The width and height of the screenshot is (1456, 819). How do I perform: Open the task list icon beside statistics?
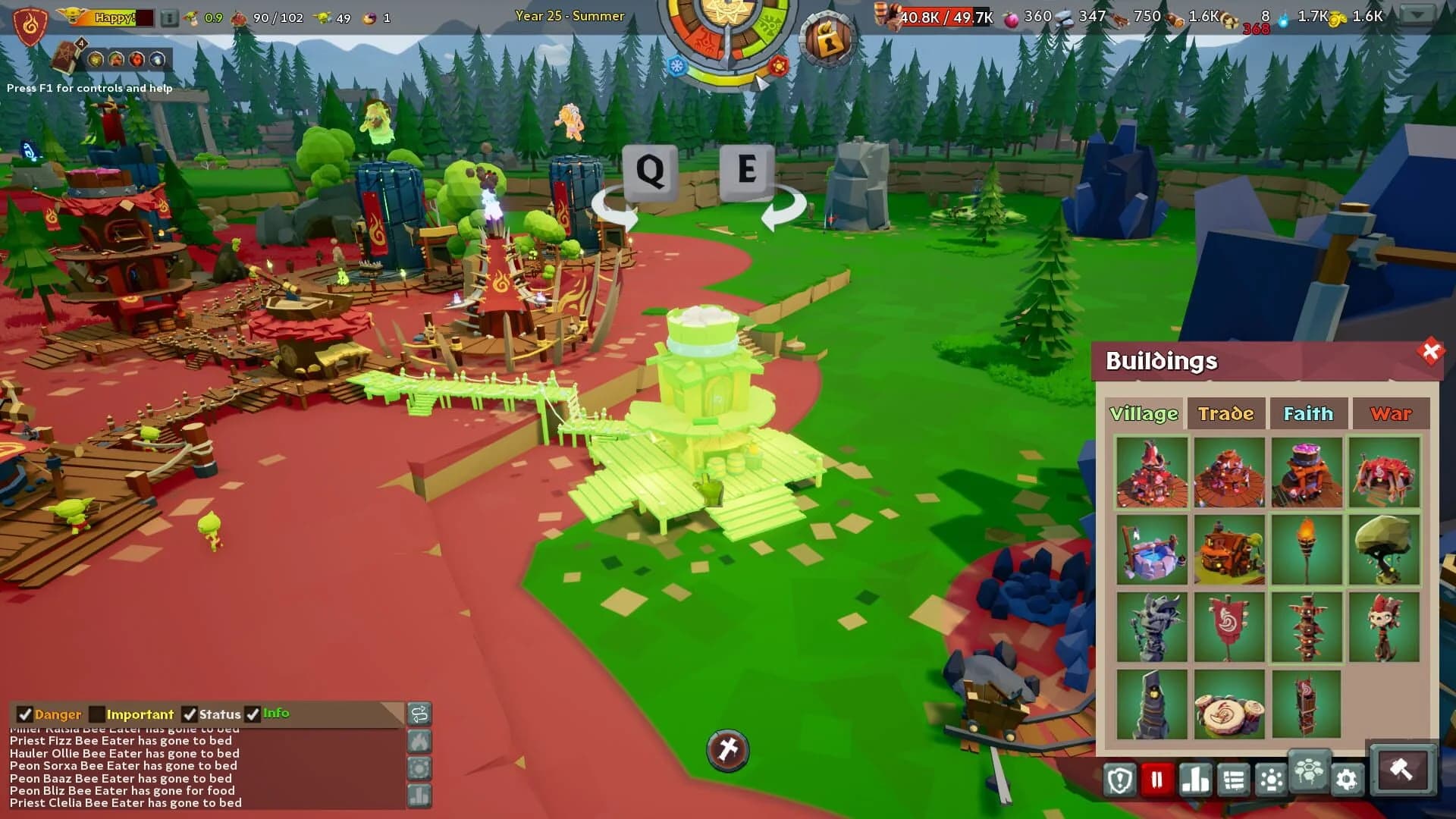(x=1232, y=780)
